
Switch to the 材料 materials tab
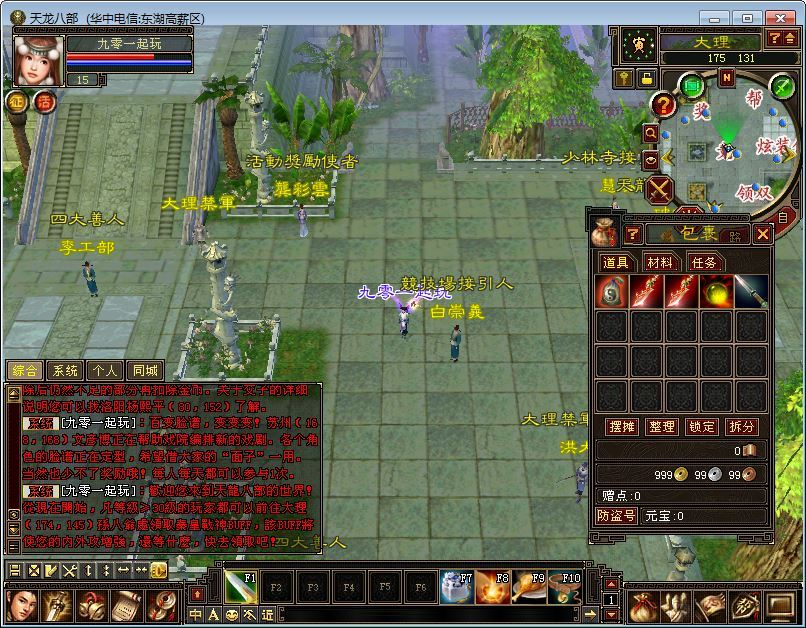coord(659,262)
